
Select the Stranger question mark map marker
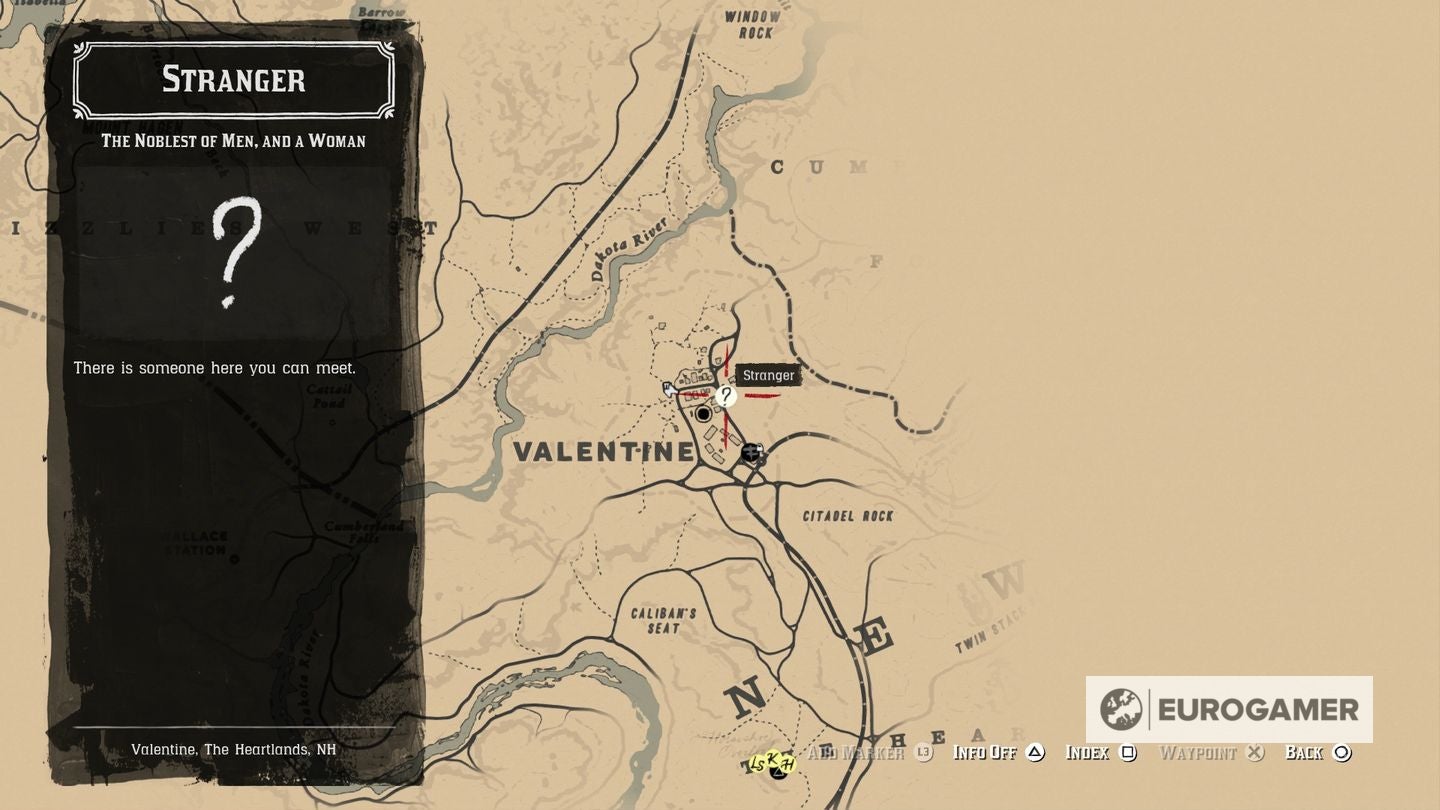725,397
